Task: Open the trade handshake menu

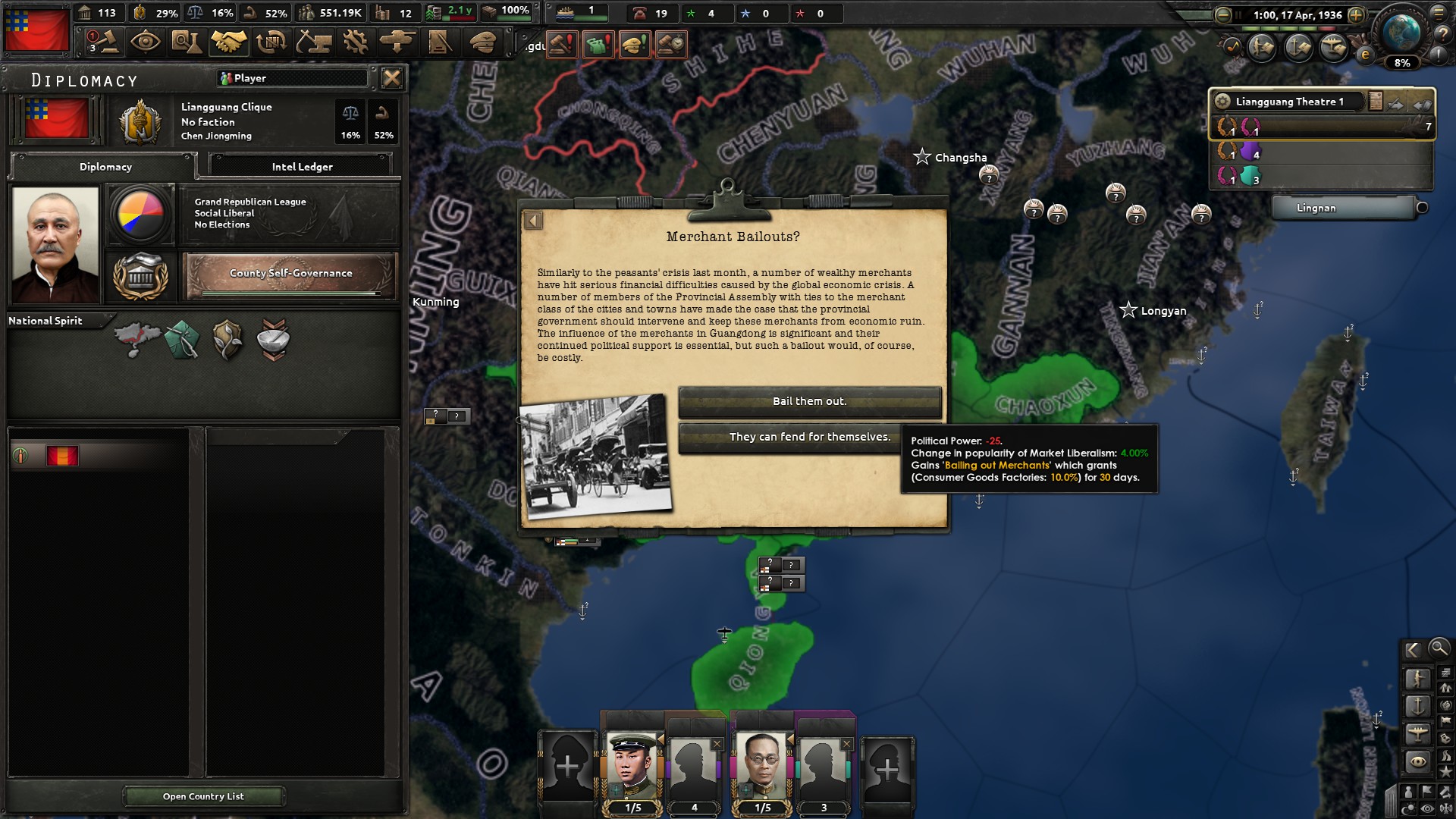Action: coord(228,42)
